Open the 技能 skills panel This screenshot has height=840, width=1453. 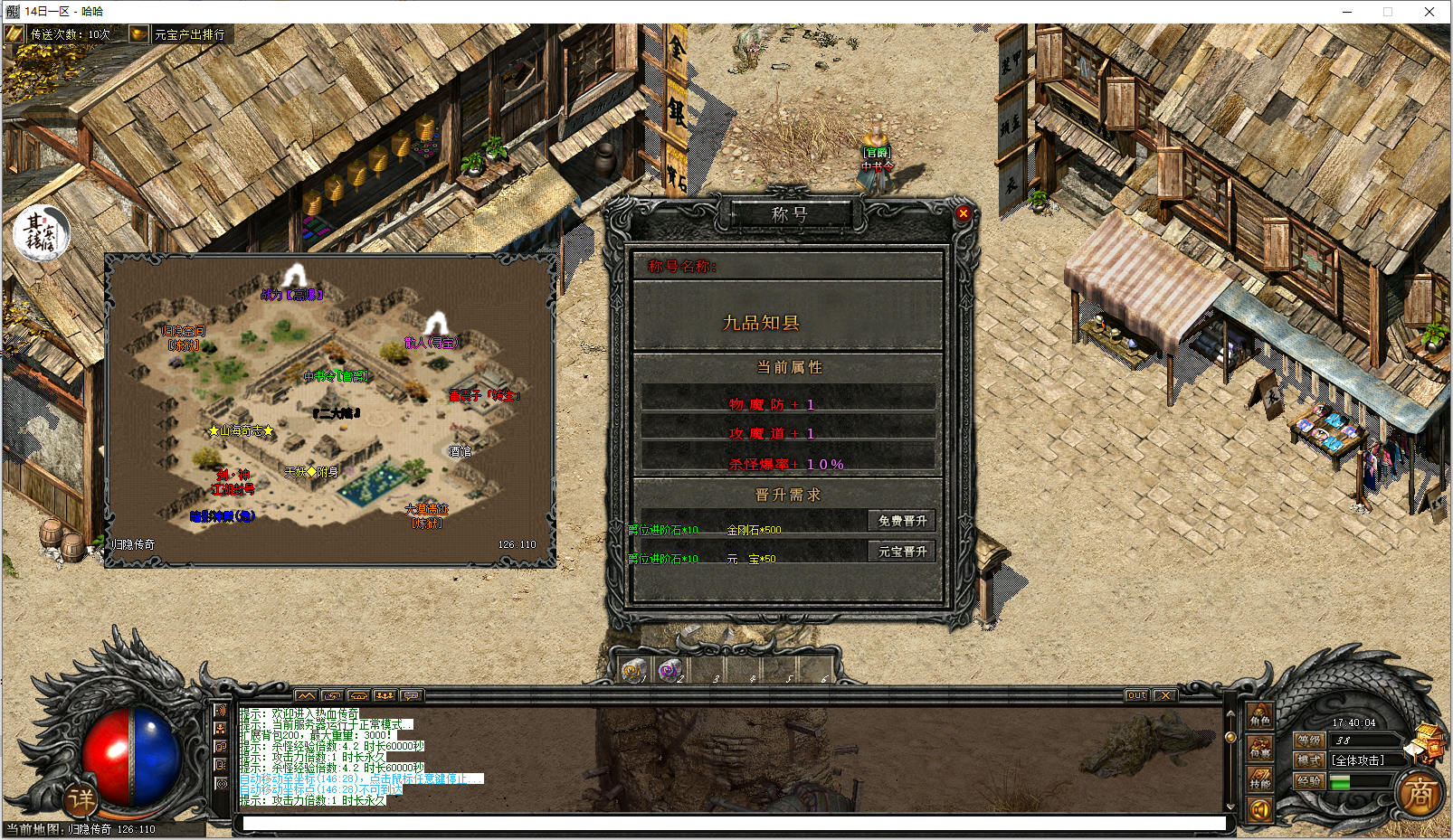point(1260,779)
